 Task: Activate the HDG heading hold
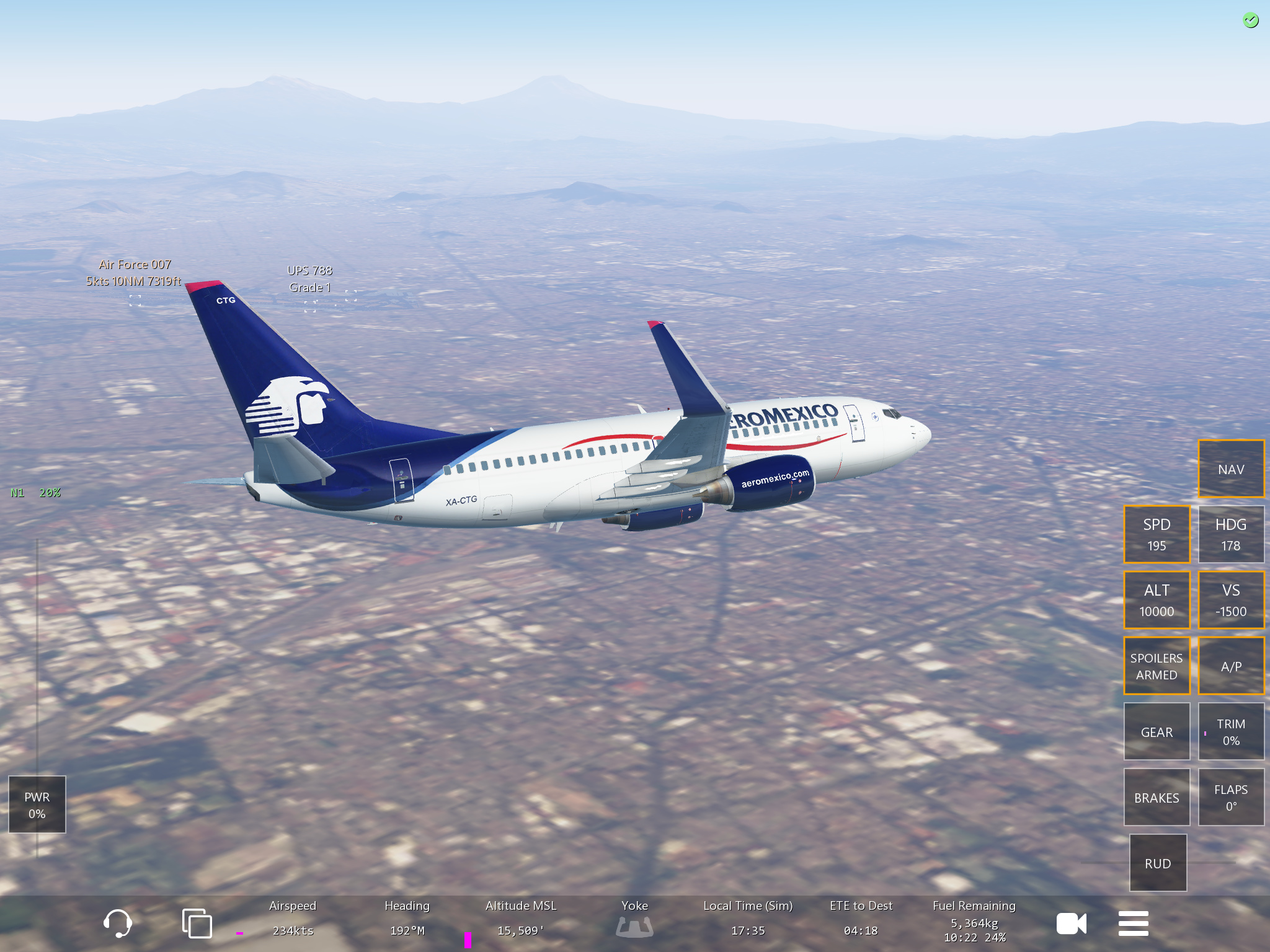click(1230, 534)
